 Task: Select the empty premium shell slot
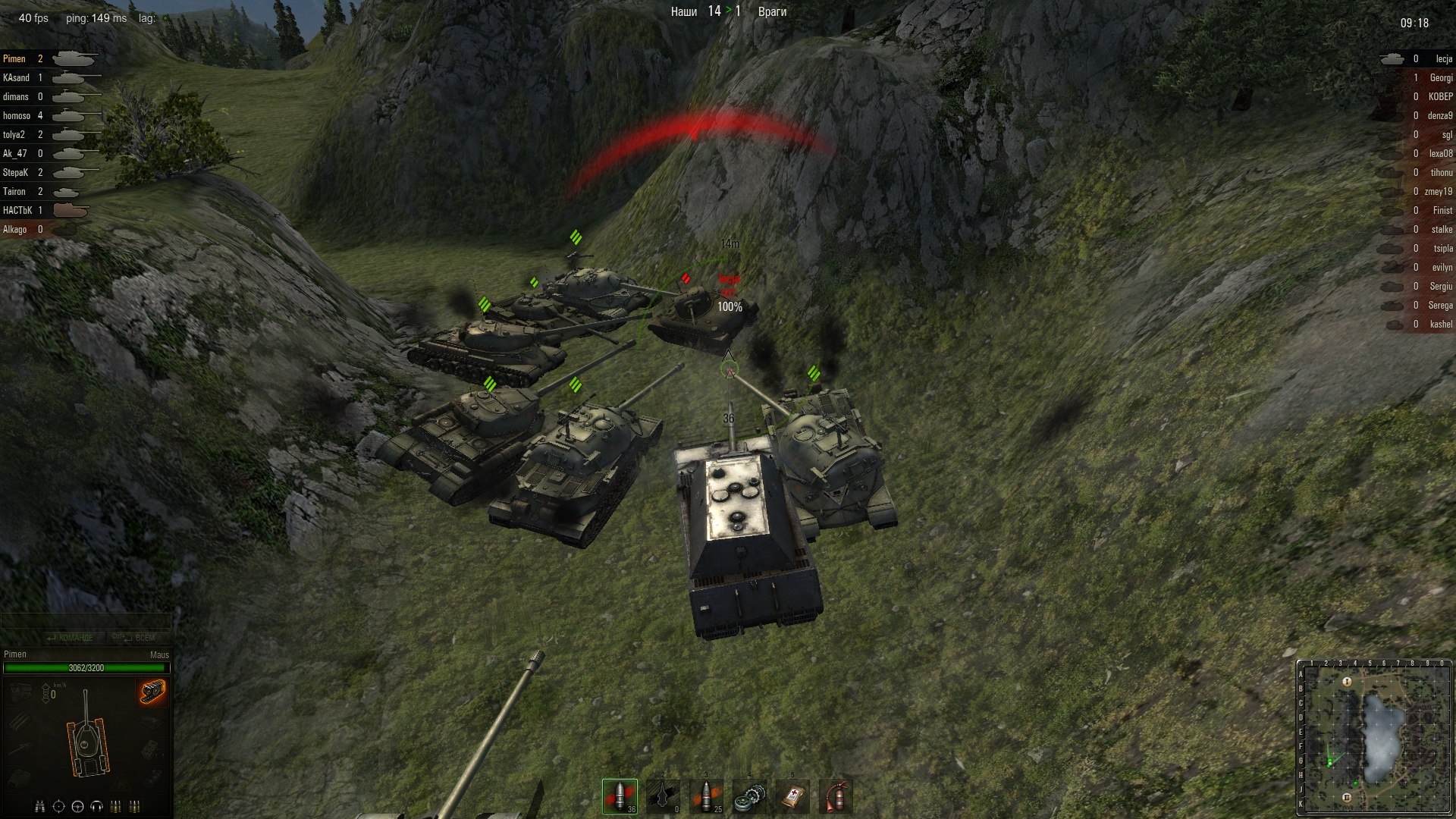[663, 796]
